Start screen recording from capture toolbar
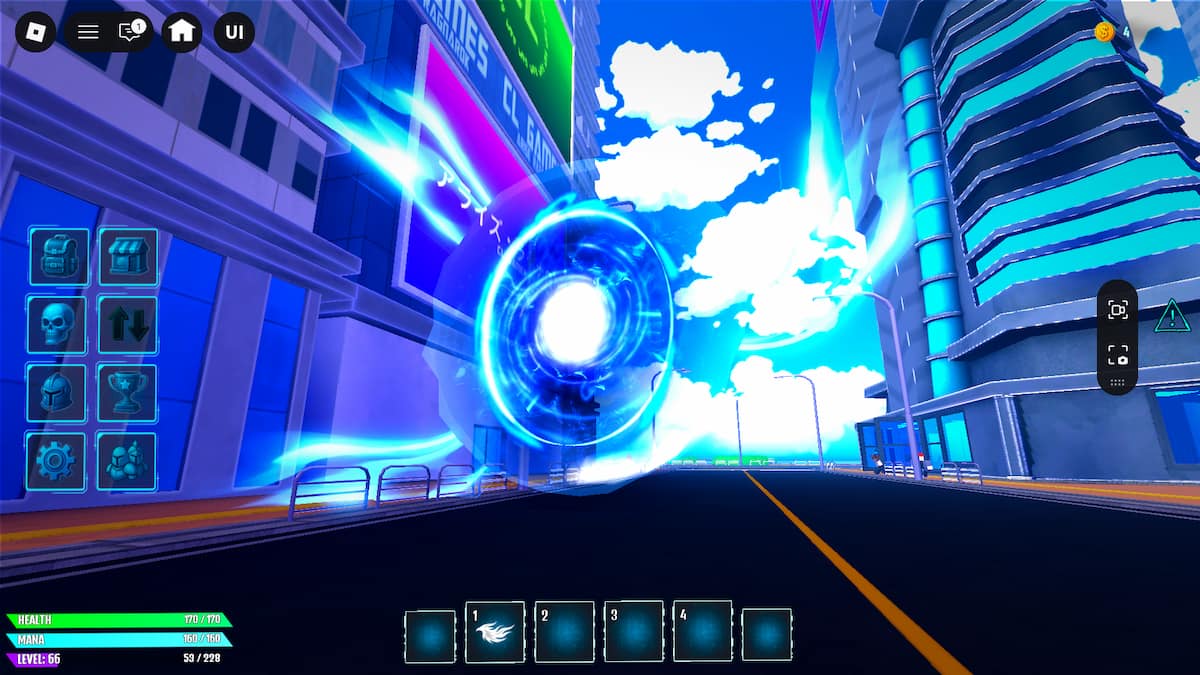The image size is (1200, 675). point(1117,310)
